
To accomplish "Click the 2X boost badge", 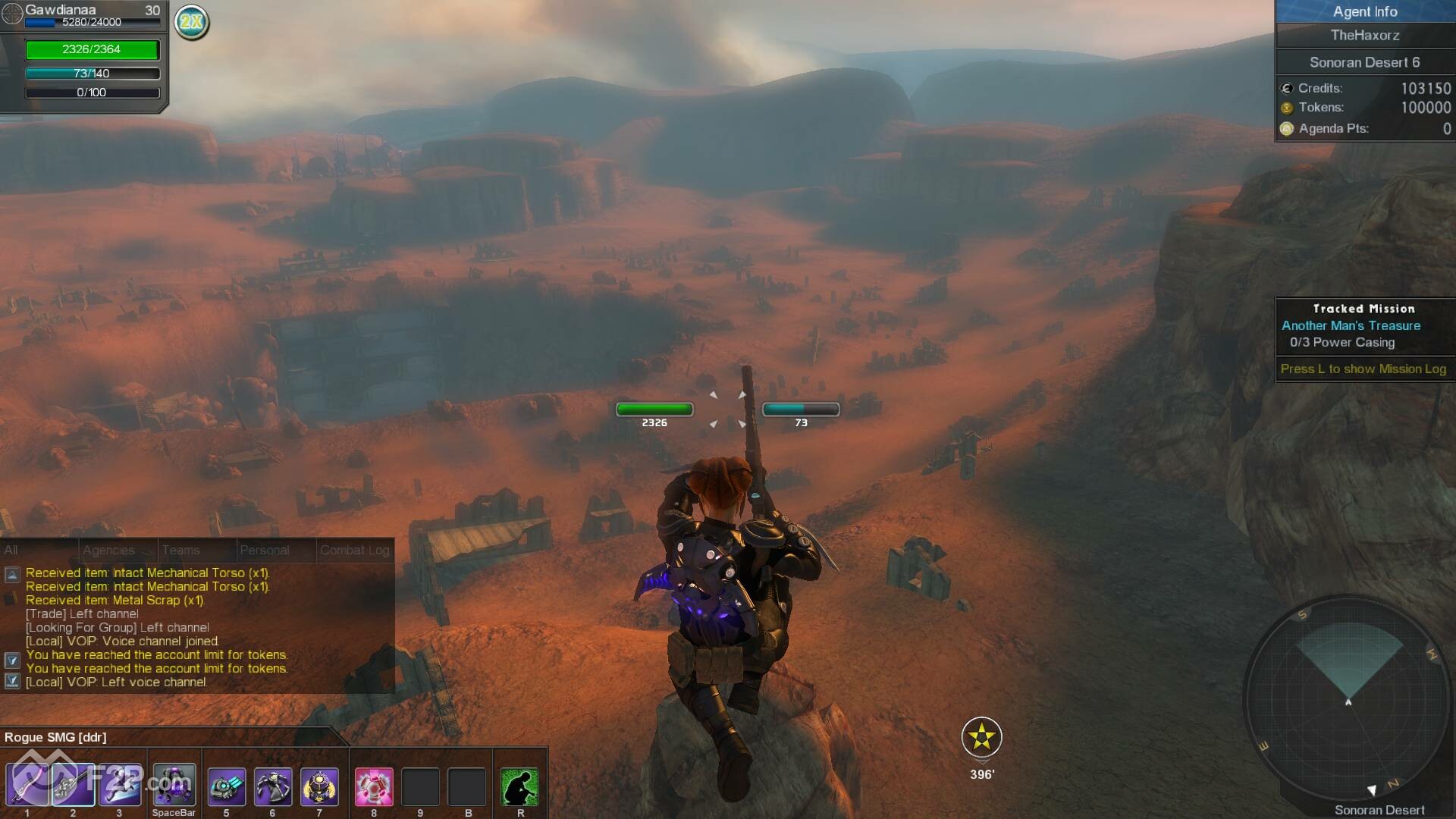I will [x=192, y=22].
